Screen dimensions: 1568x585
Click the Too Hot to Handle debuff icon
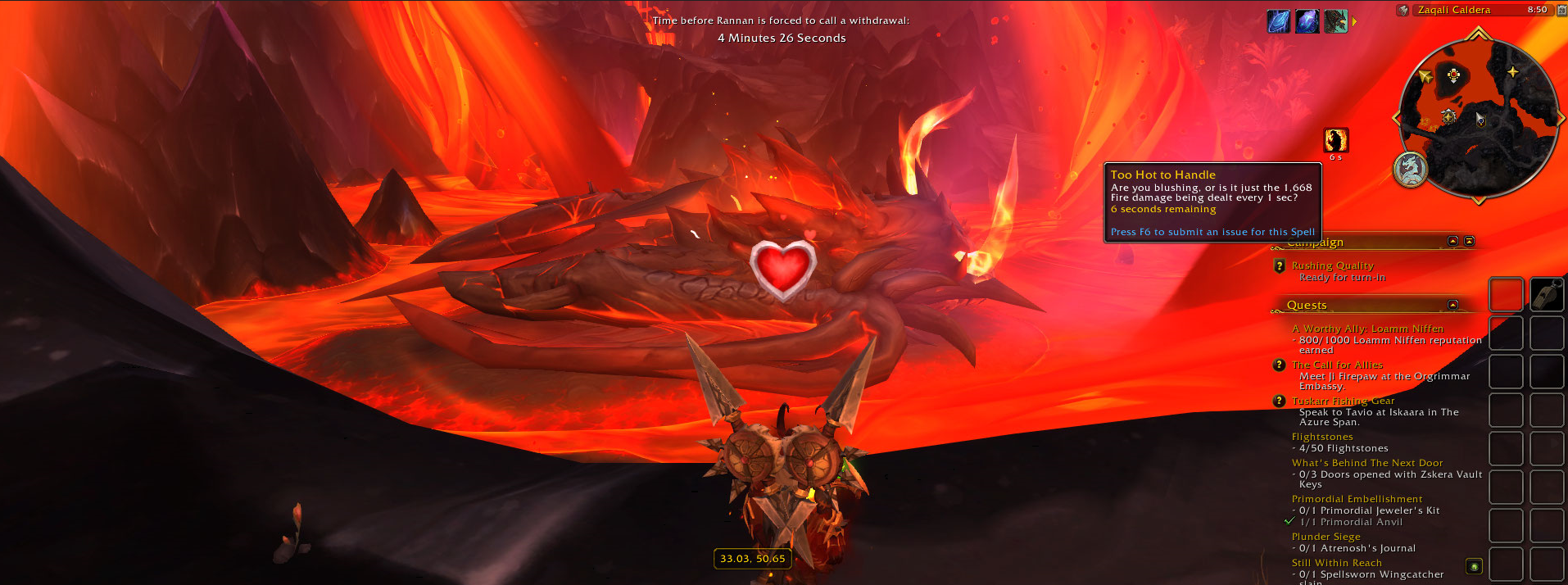1336,140
